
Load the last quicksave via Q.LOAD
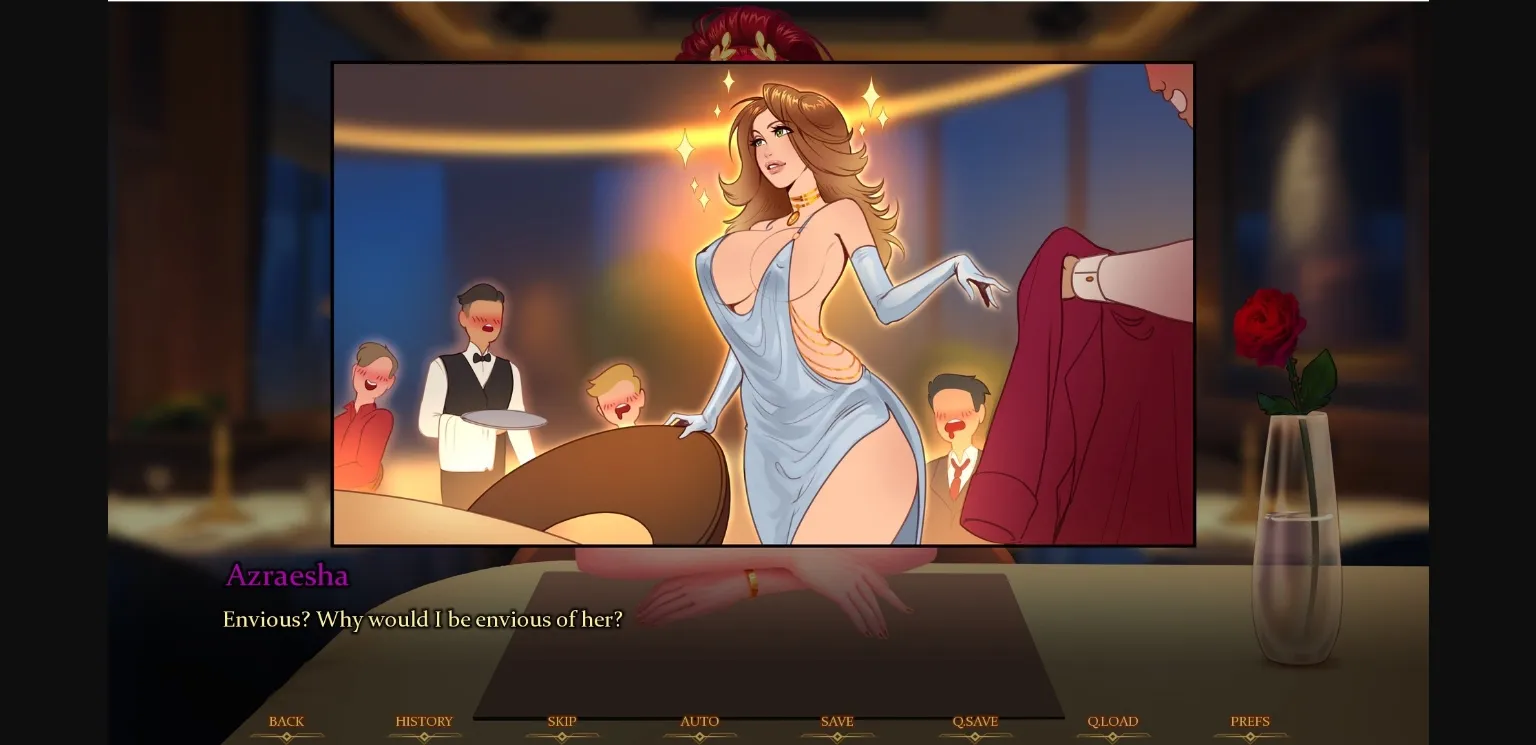click(1113, 720)
